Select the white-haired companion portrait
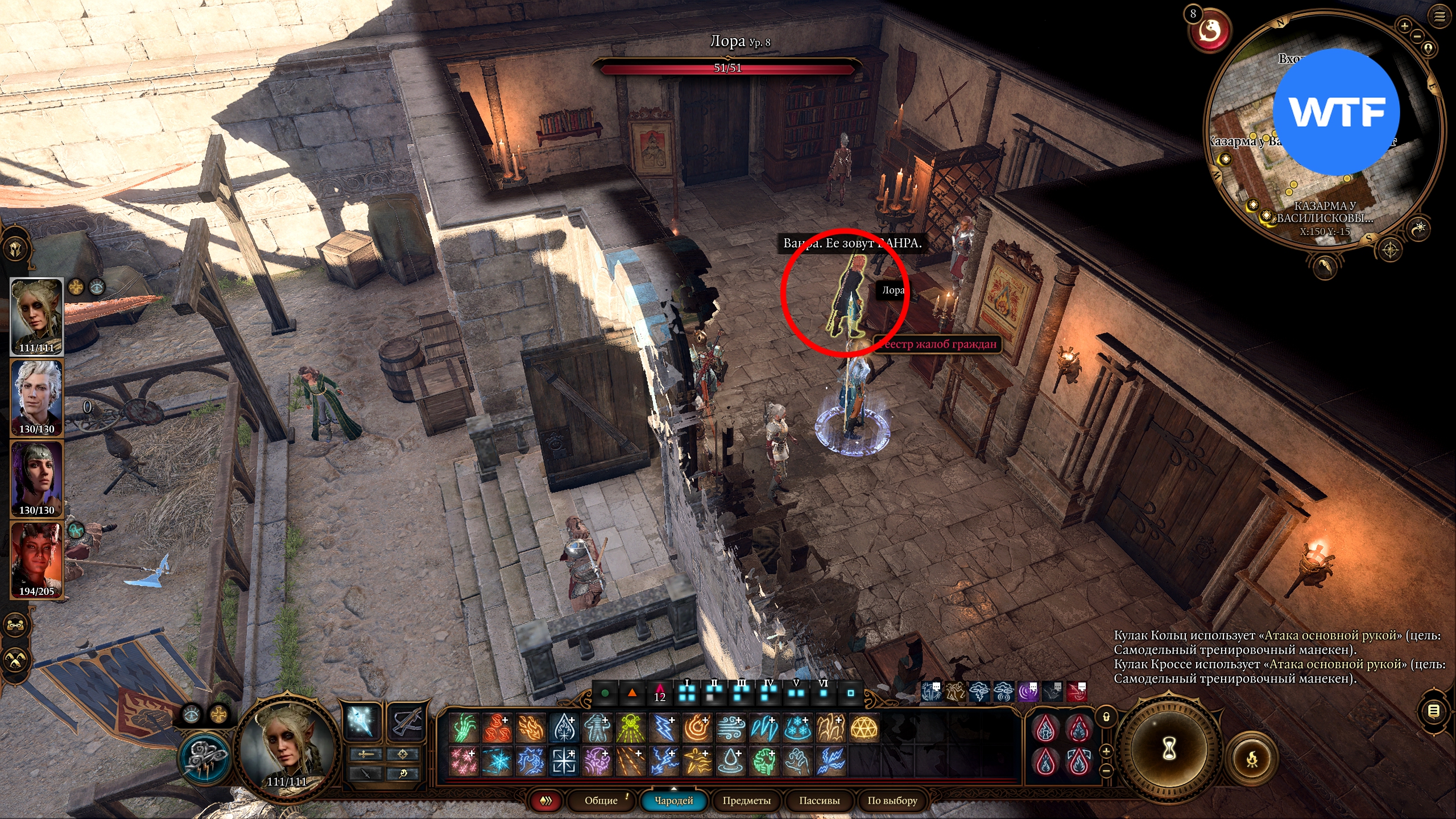 (37, 398)
